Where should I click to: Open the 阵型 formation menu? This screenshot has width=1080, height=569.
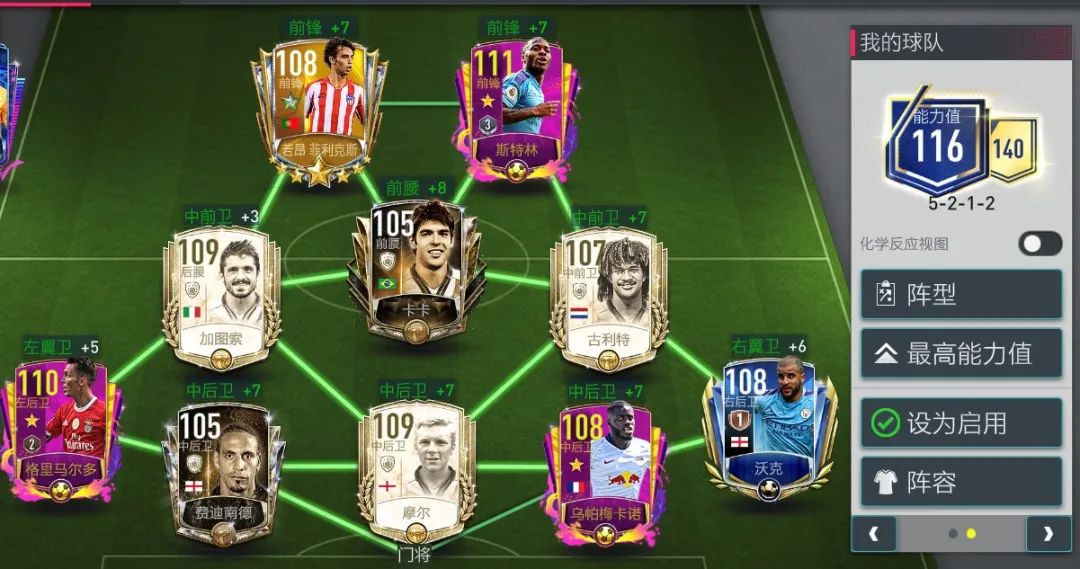click(x=961, y=294)
